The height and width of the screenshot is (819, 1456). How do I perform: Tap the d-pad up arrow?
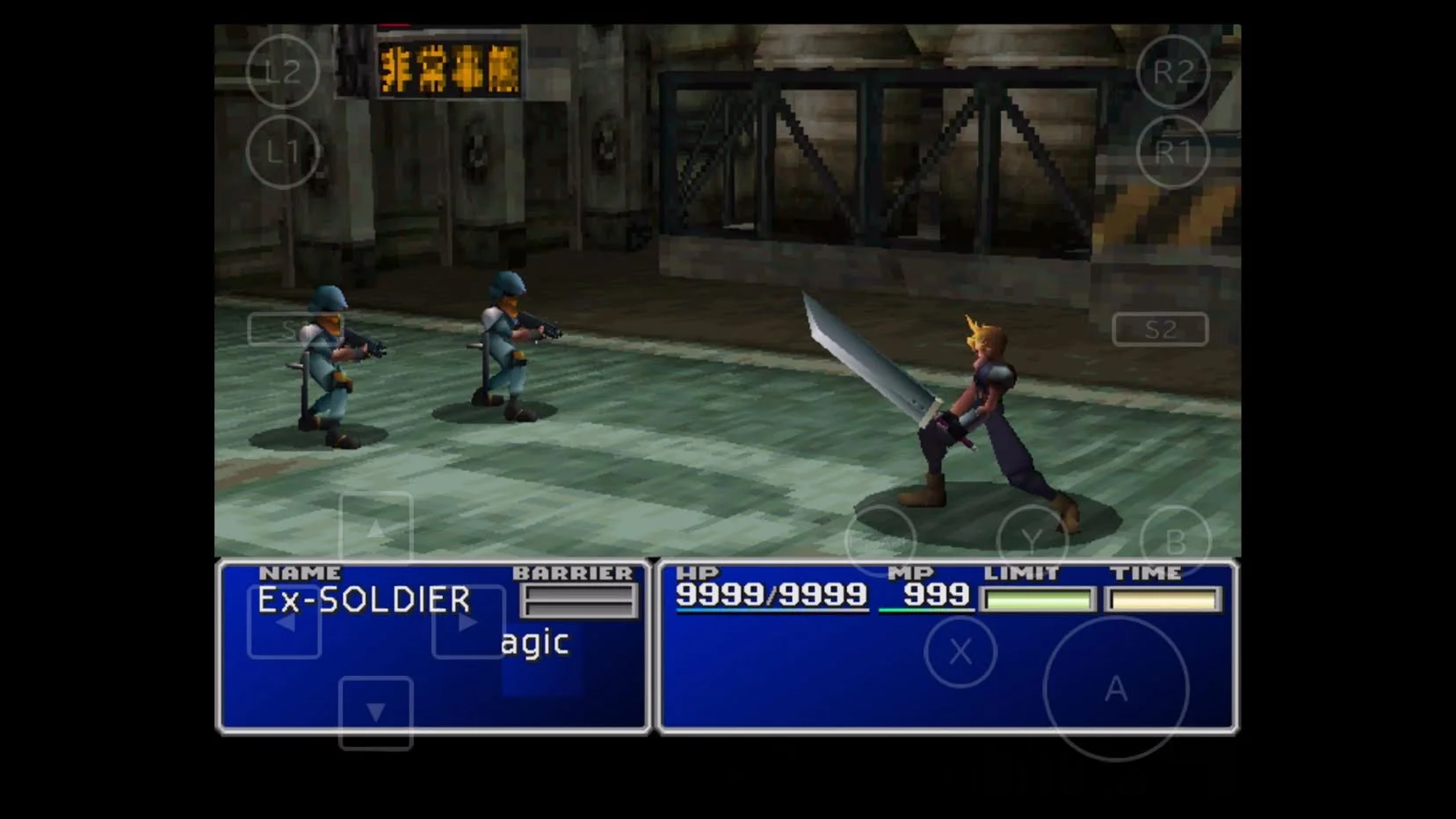377,526
